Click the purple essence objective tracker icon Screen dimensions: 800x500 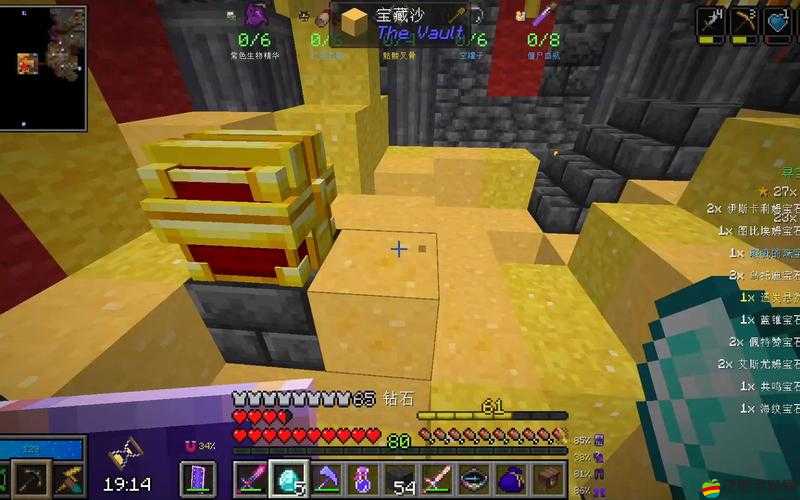coord(254,17)
